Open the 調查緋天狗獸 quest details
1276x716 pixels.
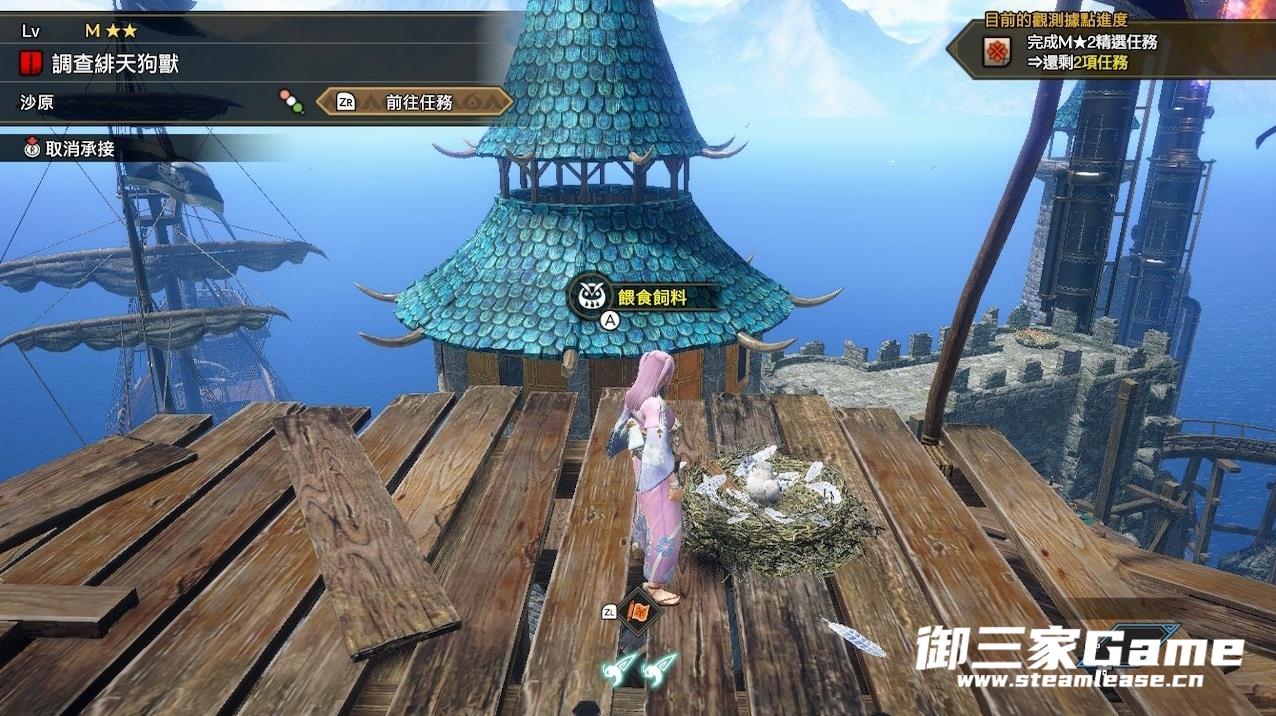click(x=115, y=66)
